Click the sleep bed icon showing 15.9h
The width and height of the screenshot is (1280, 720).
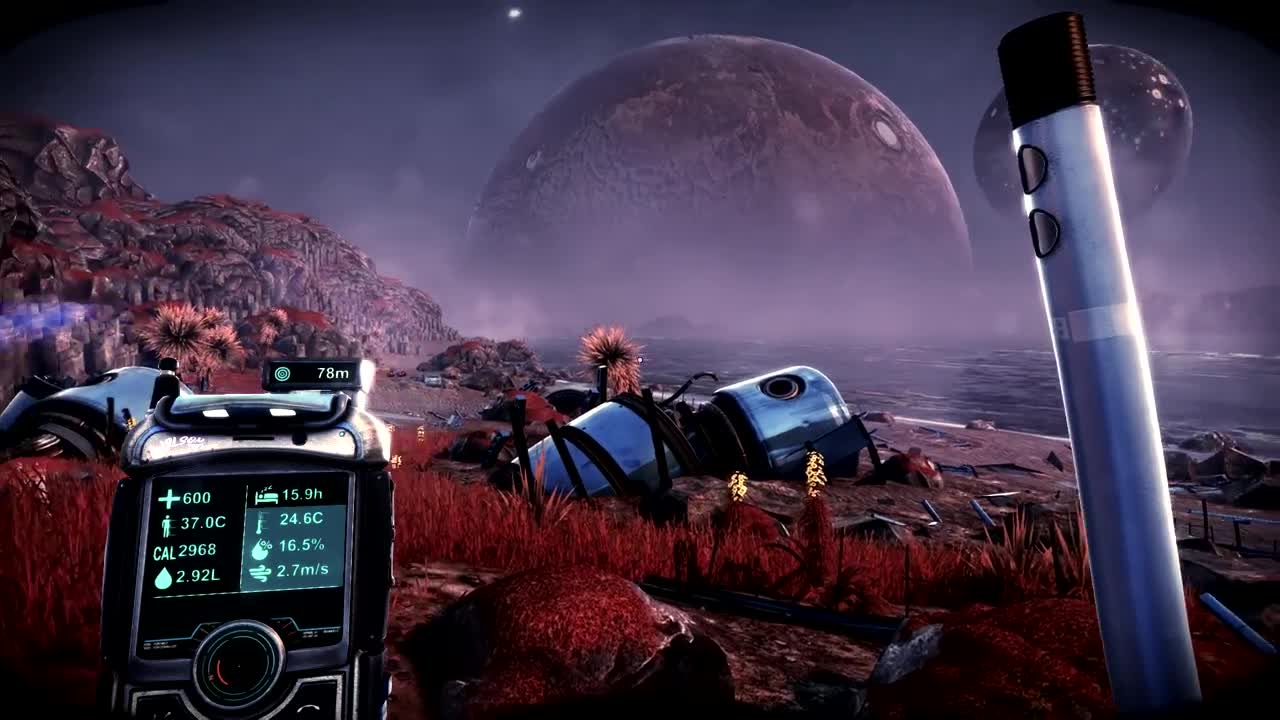point(266,495)
